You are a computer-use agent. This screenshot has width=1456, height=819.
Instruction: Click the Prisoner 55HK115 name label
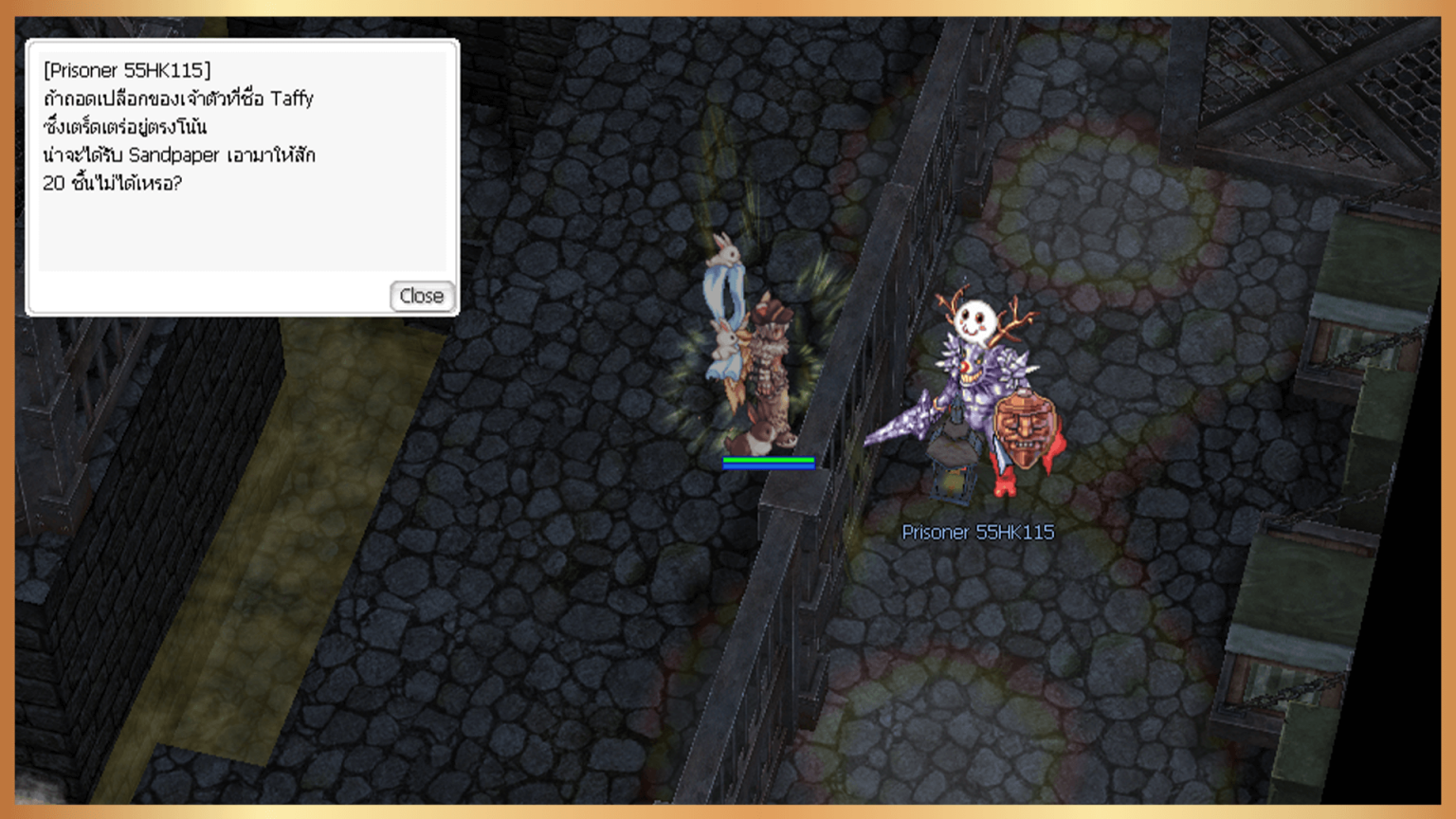coord(979,533)
